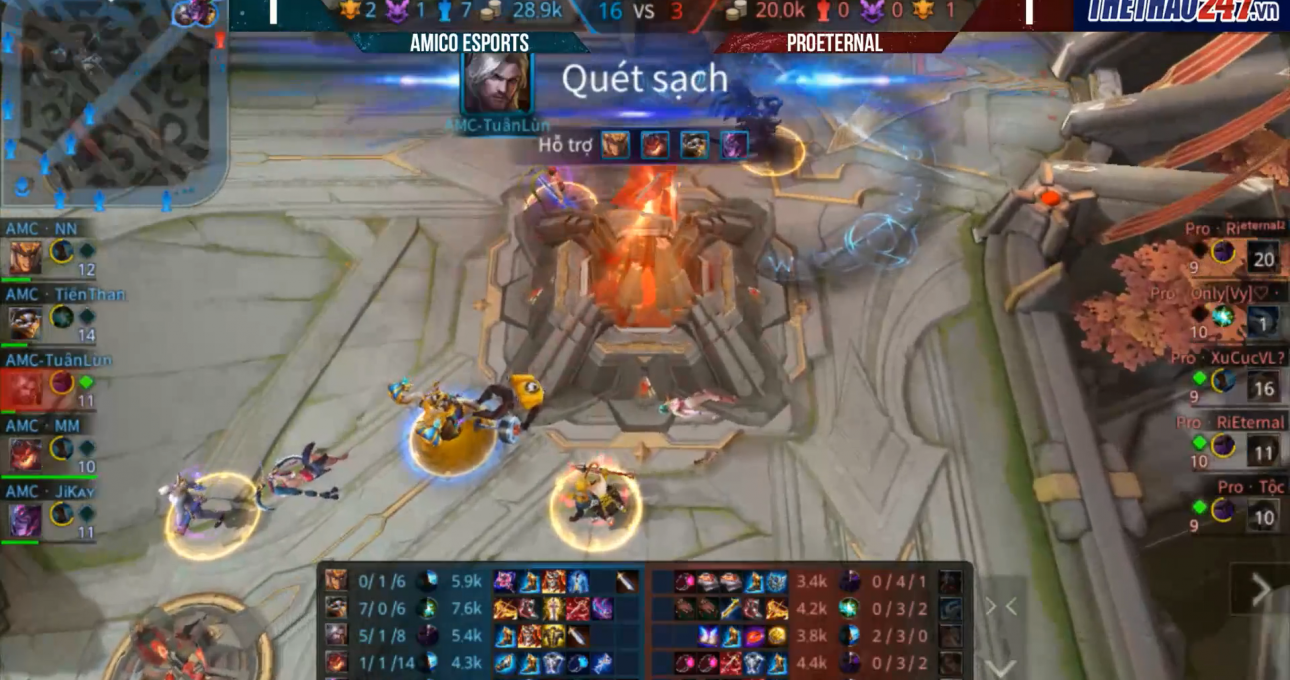The image size is (1290, 680).
Task: Click the minimap
Action: [112, 105]
